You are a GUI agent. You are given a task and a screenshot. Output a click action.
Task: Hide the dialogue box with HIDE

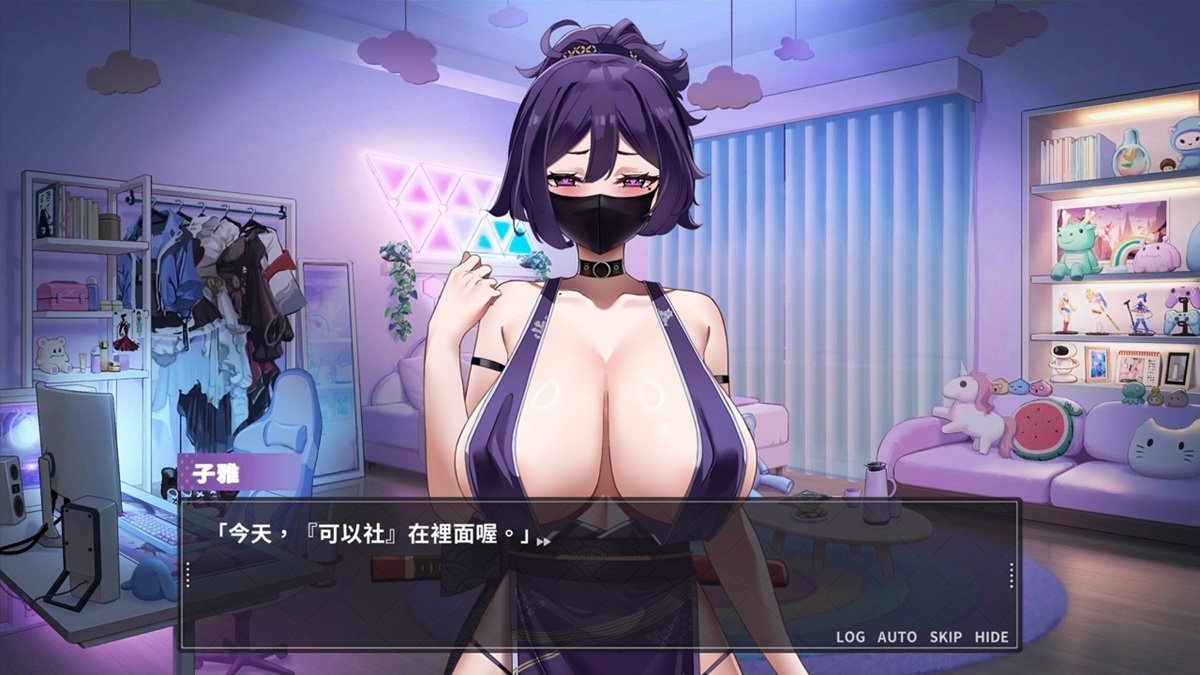tap(991, 637)
